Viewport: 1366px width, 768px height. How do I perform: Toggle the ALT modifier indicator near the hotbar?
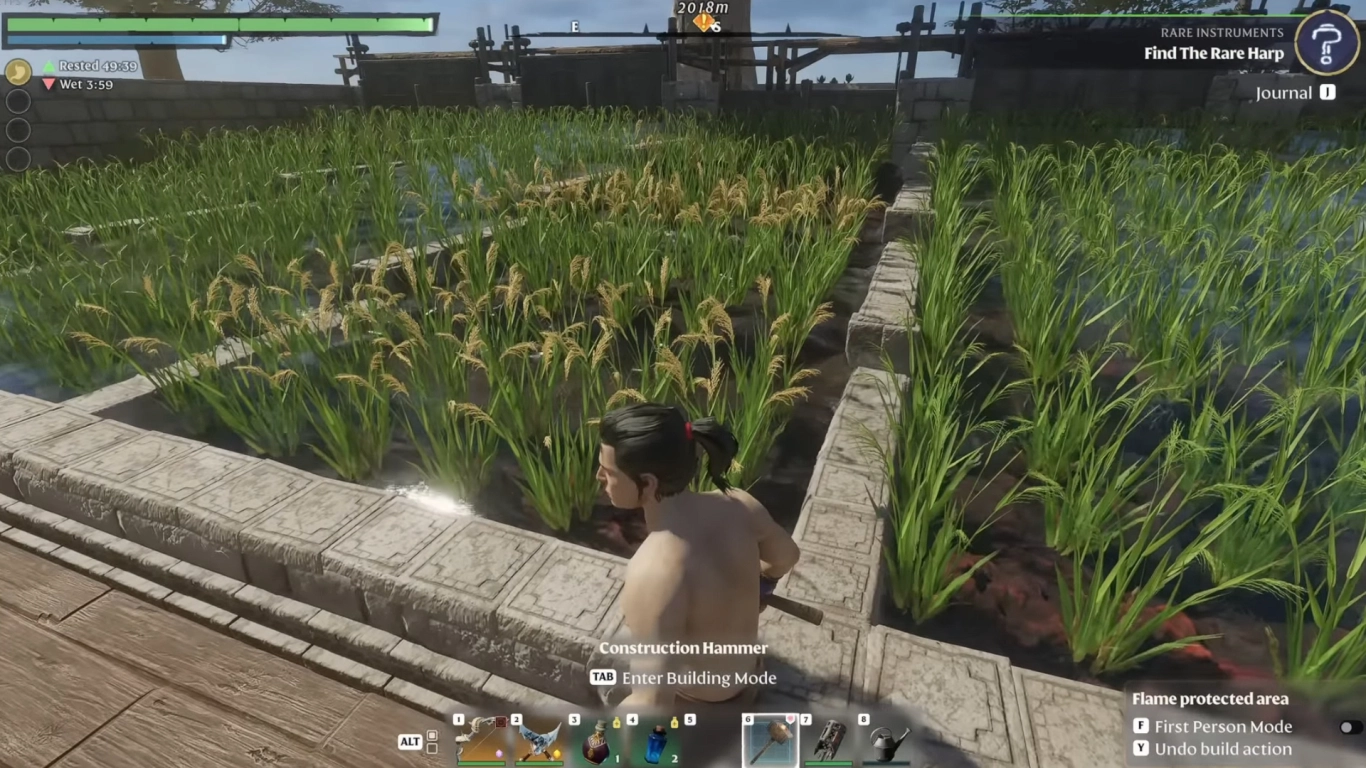(x=413, y=742)
